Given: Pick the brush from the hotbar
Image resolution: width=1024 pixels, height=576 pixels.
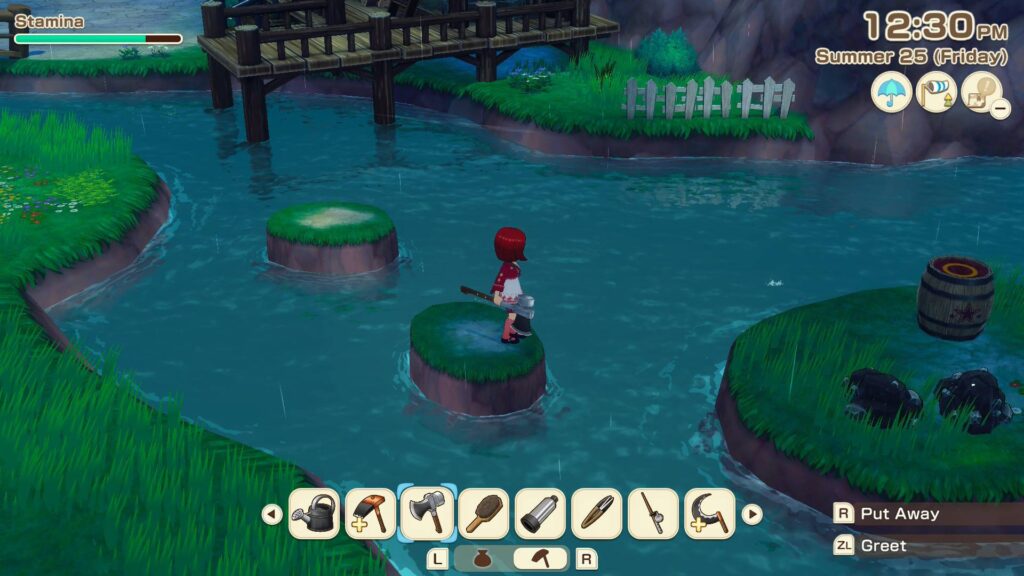Looking at the screenshot, I should pos(484,514).
